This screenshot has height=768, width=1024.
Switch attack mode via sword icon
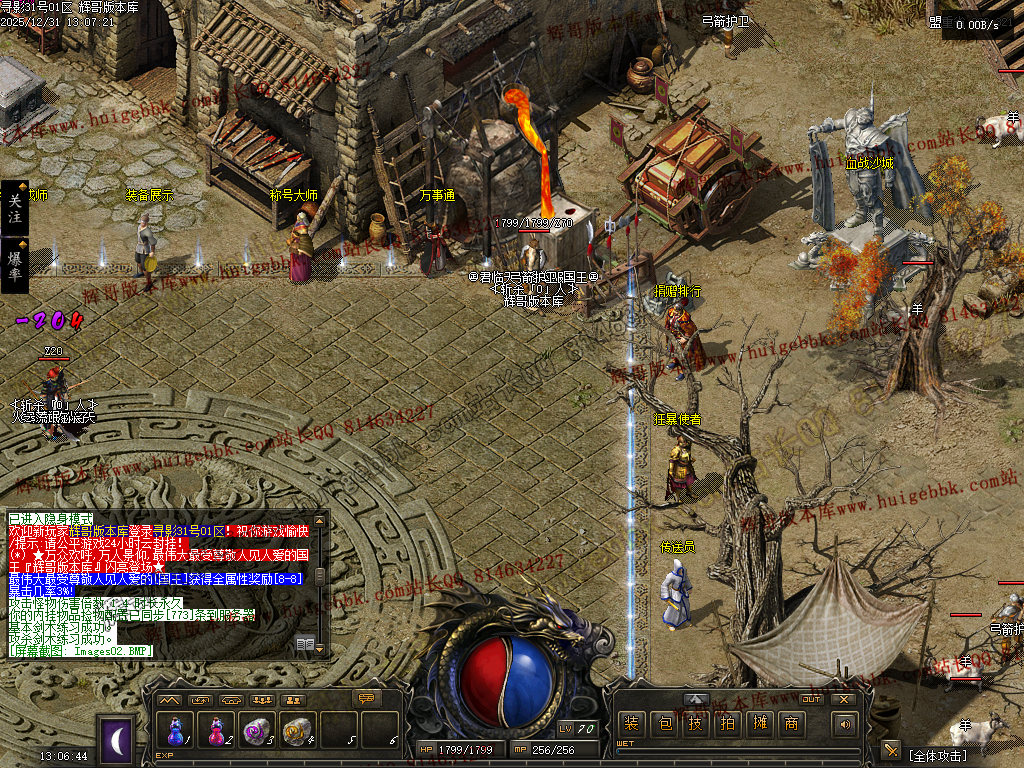[890, 749]
